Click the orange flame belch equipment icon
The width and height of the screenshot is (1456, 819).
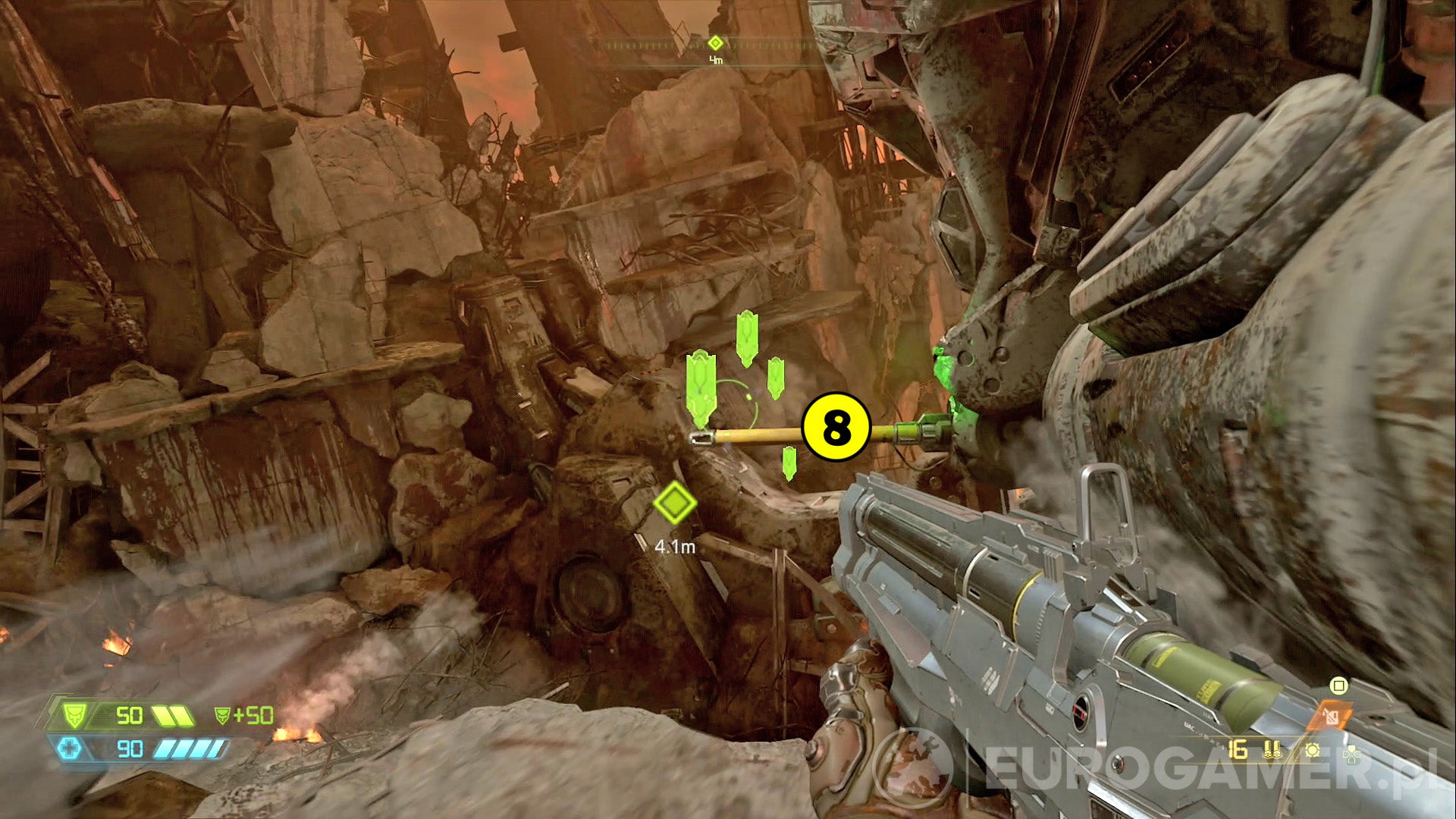(1329, 715)
